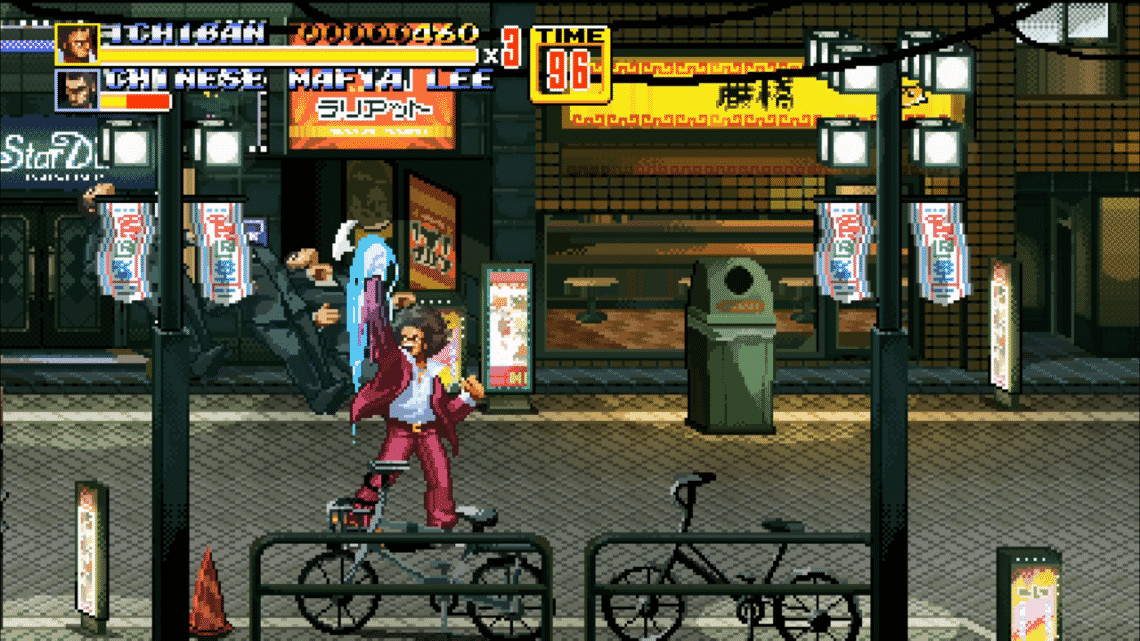Click Ichiban's player portrait

click(x=77, y=44)
